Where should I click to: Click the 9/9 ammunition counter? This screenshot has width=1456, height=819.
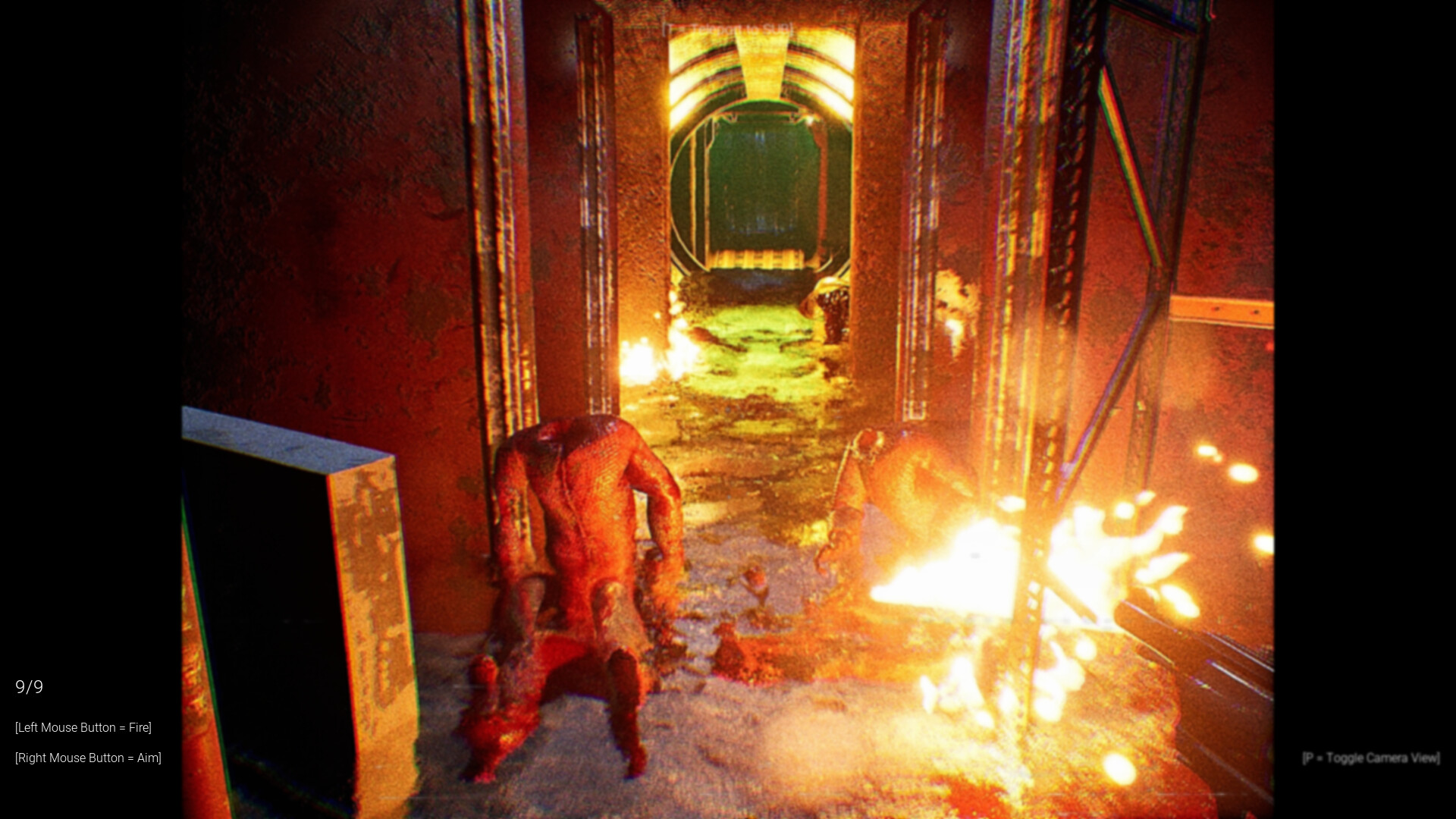pos(29,688)
